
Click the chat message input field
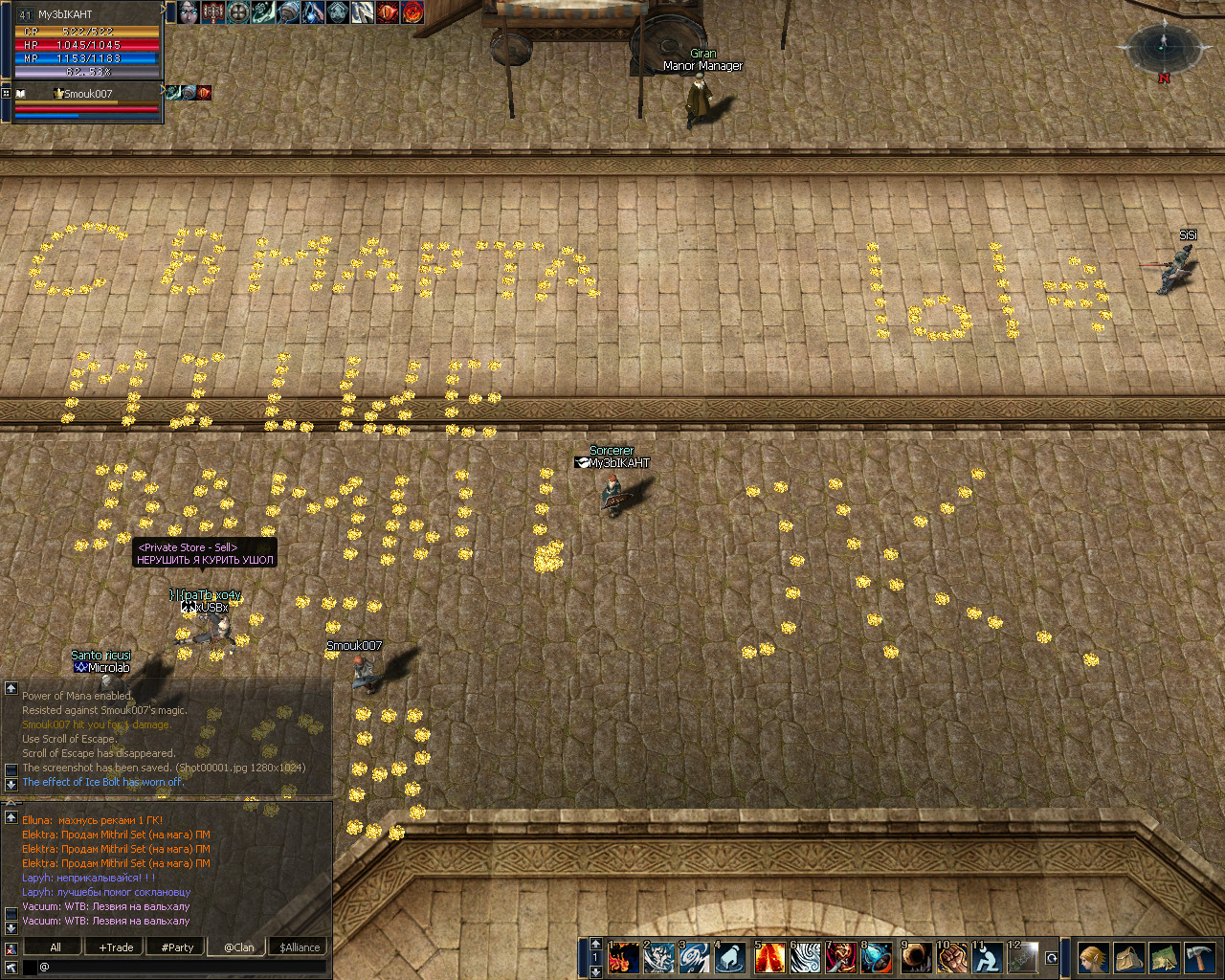[182, 967]
